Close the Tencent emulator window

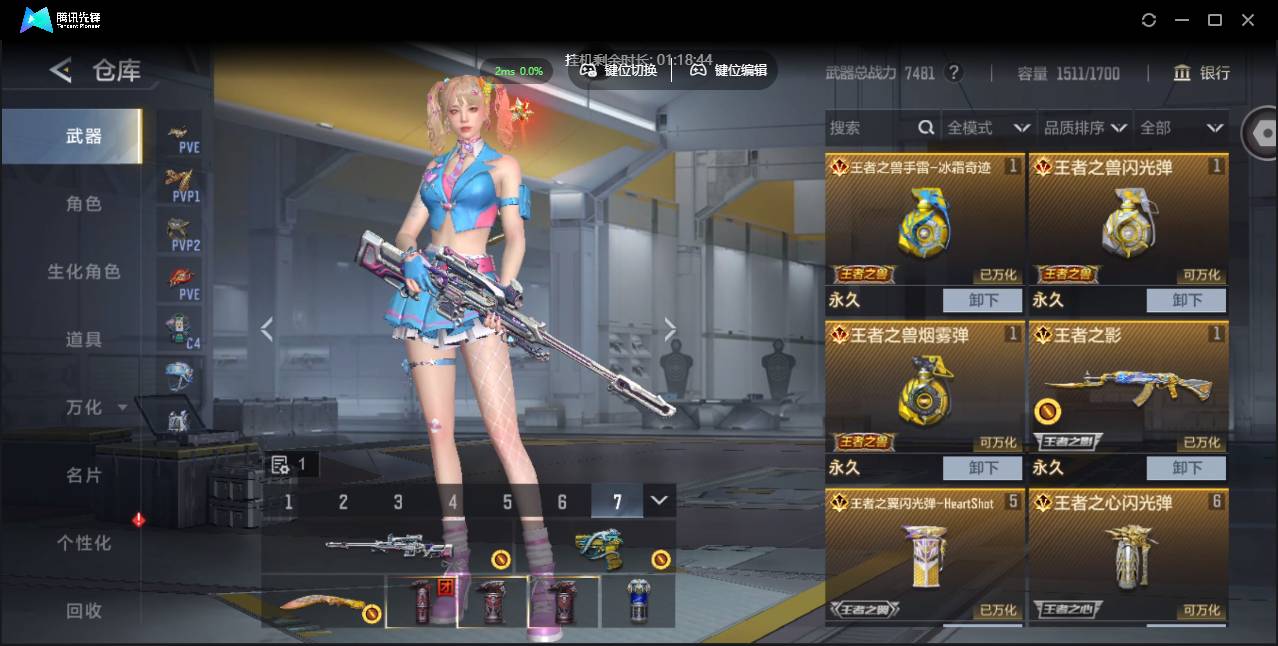coord(1248,20)
